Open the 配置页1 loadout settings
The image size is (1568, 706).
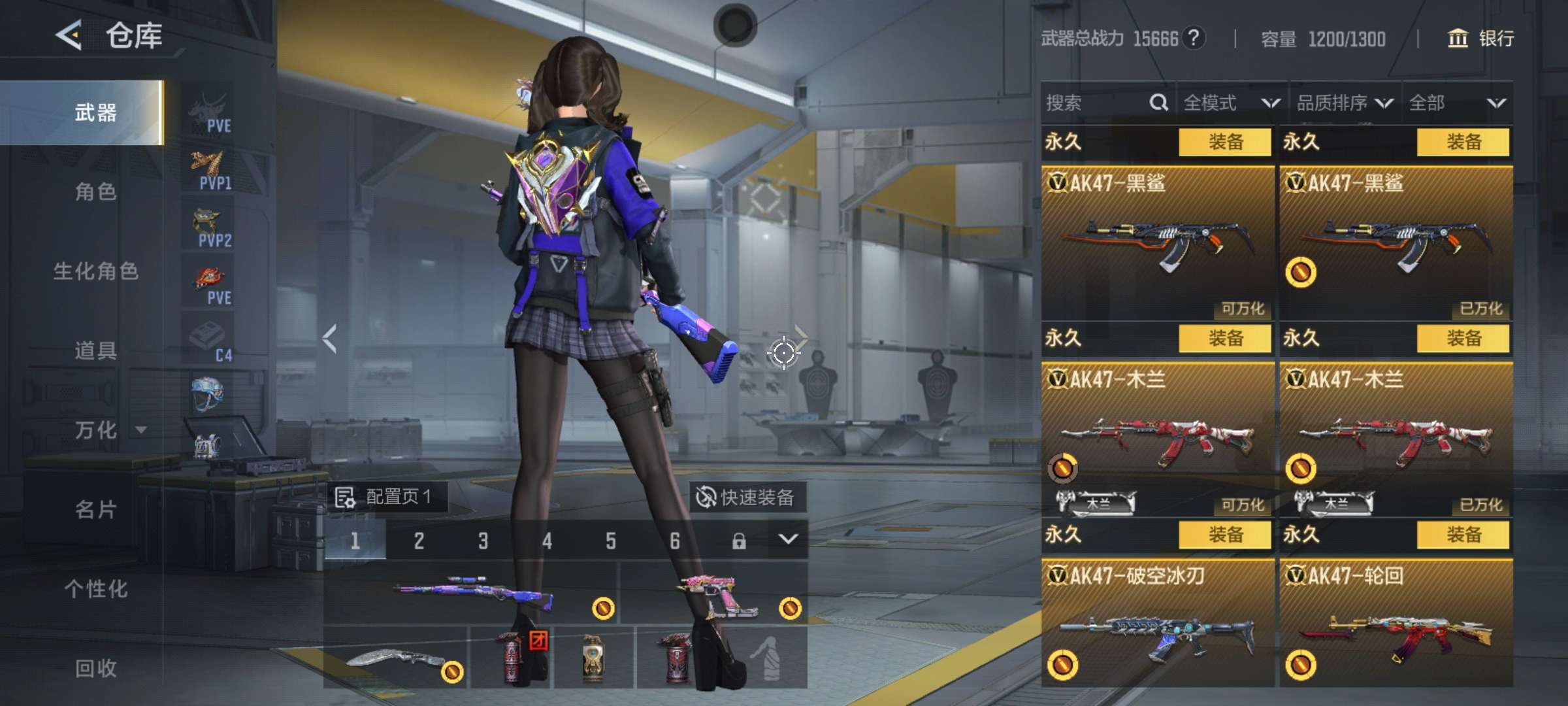[385, 497]
